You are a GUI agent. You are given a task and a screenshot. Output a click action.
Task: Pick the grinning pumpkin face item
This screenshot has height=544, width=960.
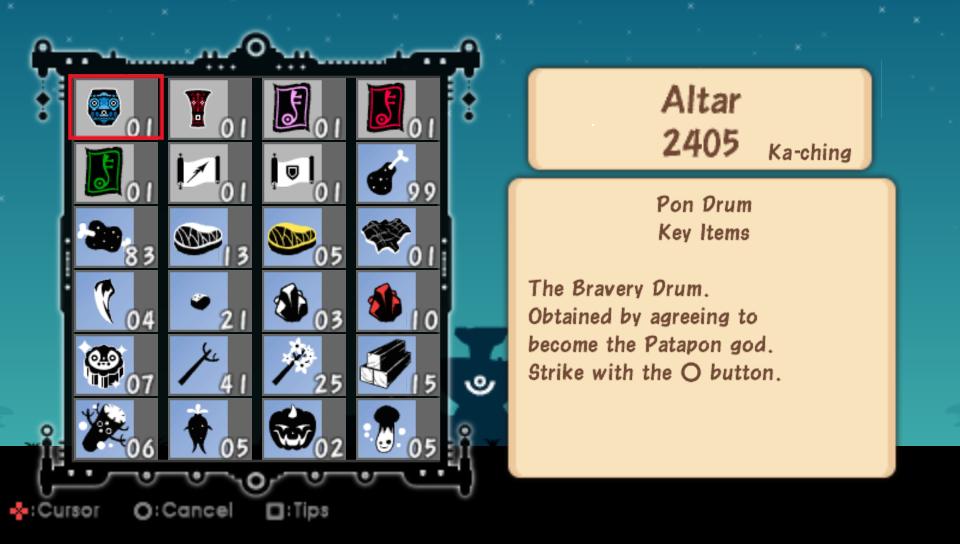[303, 428]
